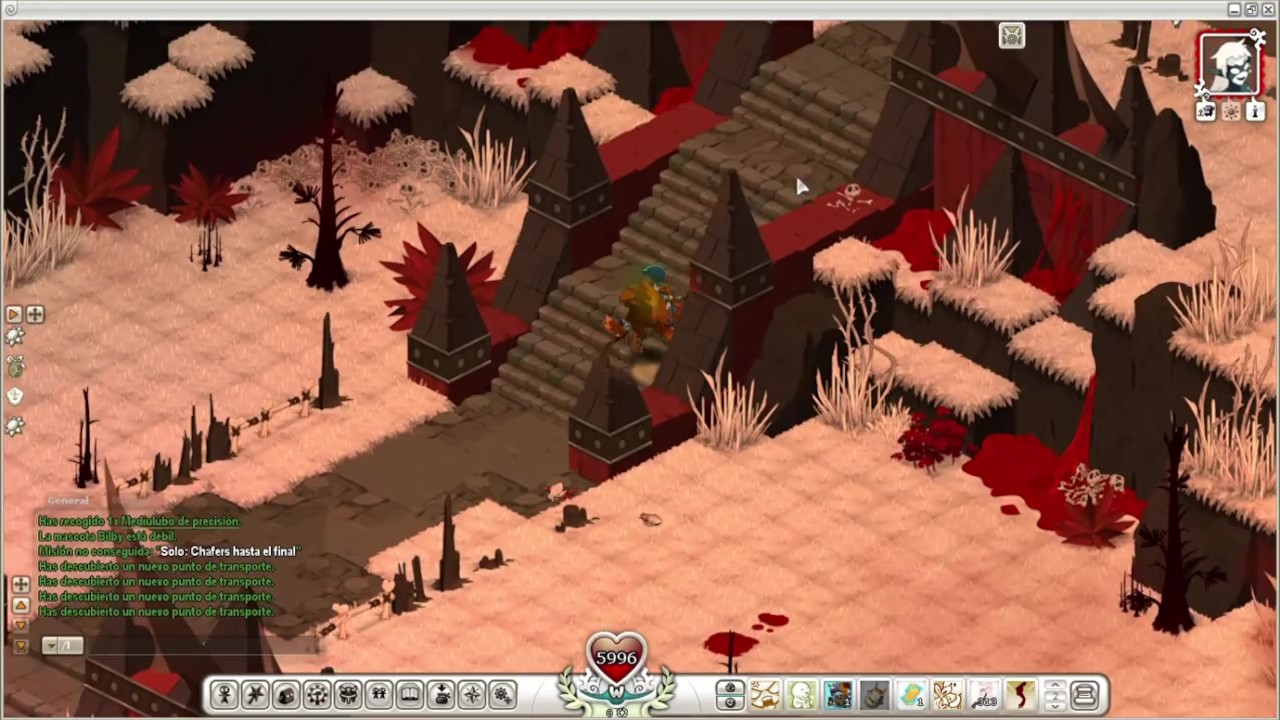Viewport: 1280px width, 720px height.
Task: Open the inventory bag button
Action: (286, 695)
